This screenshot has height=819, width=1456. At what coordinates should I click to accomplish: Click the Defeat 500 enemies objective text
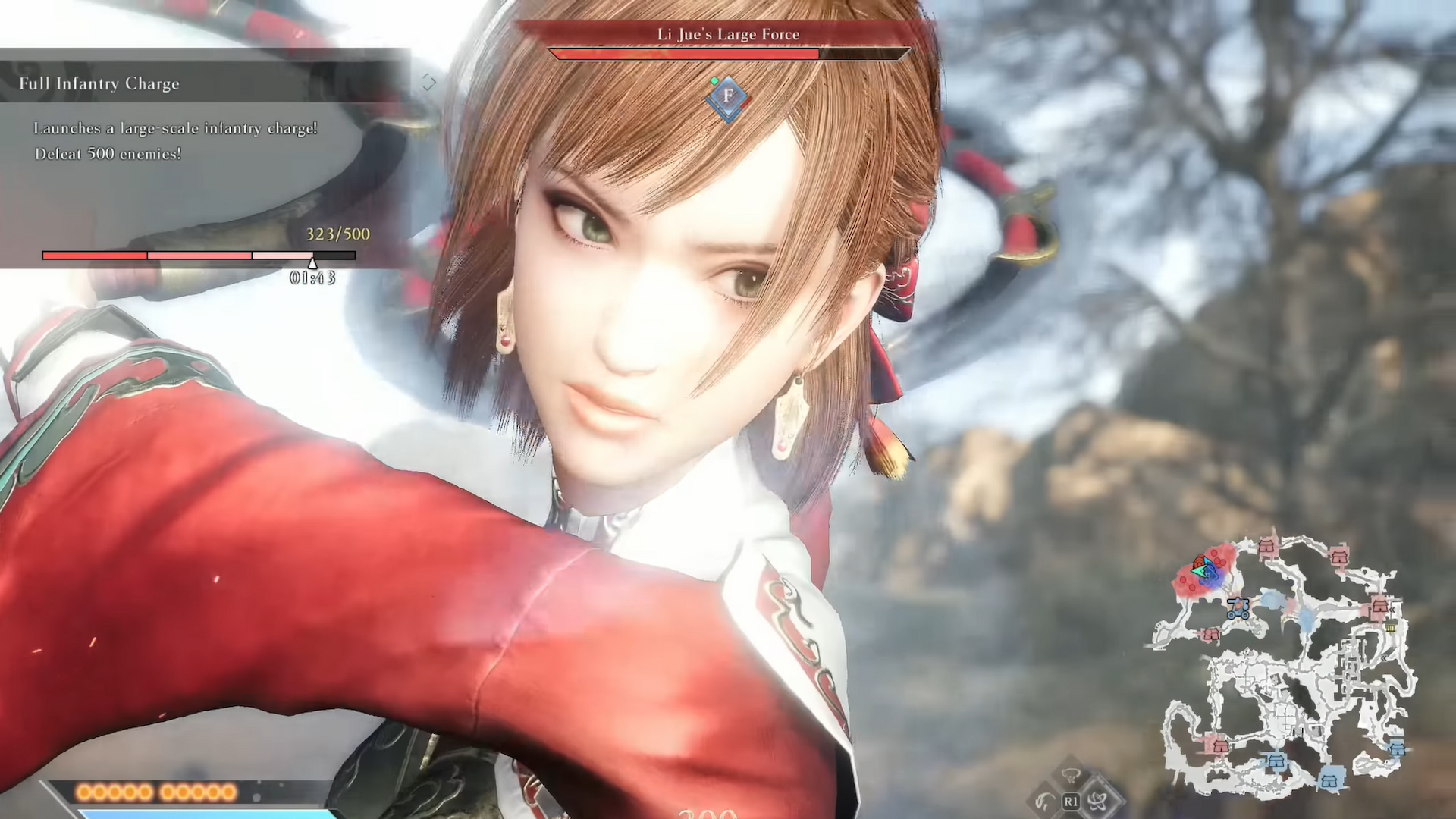click(107, 154)
